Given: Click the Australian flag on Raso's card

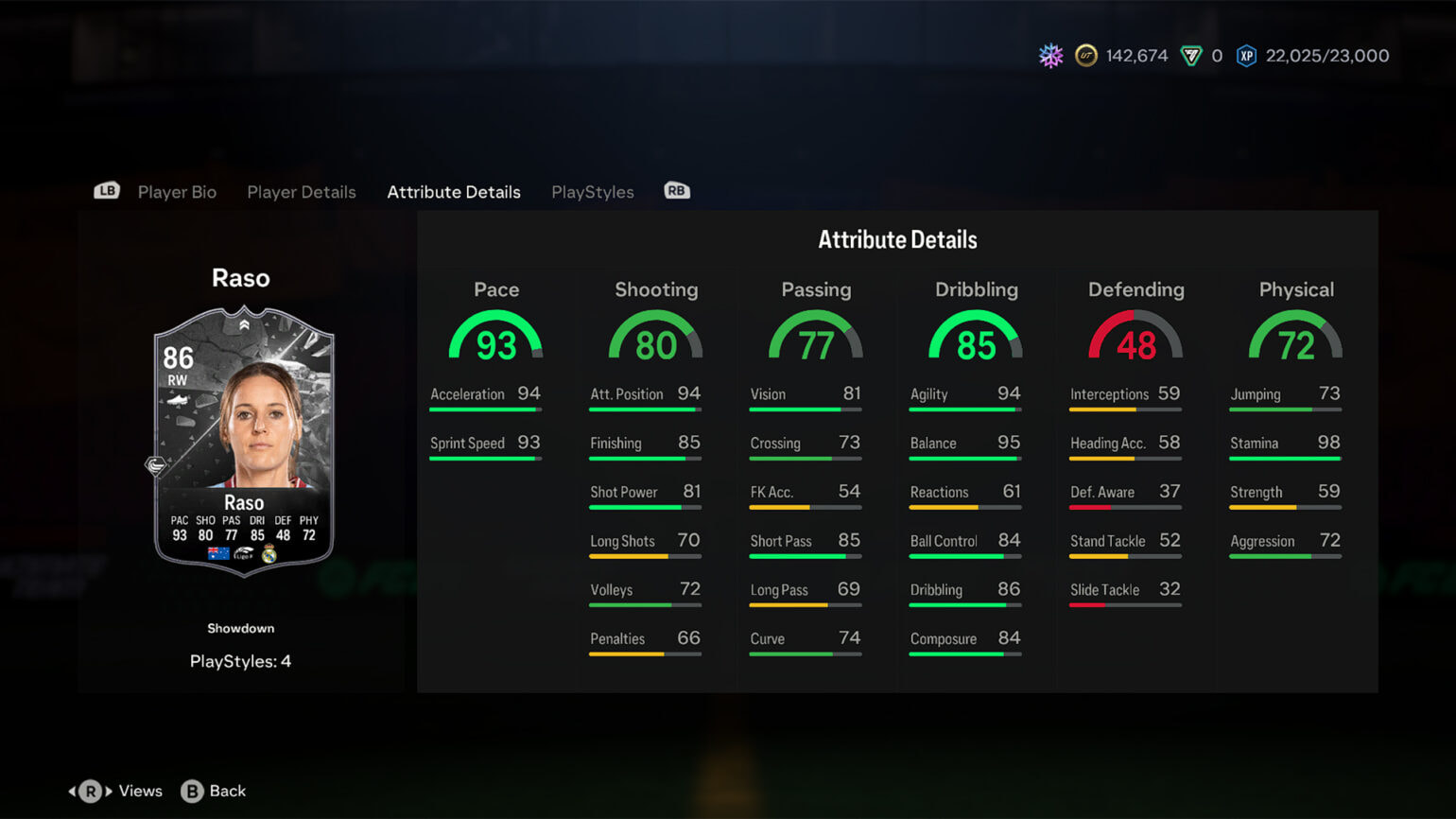Looking at the screenshot, I should [217, 553].
